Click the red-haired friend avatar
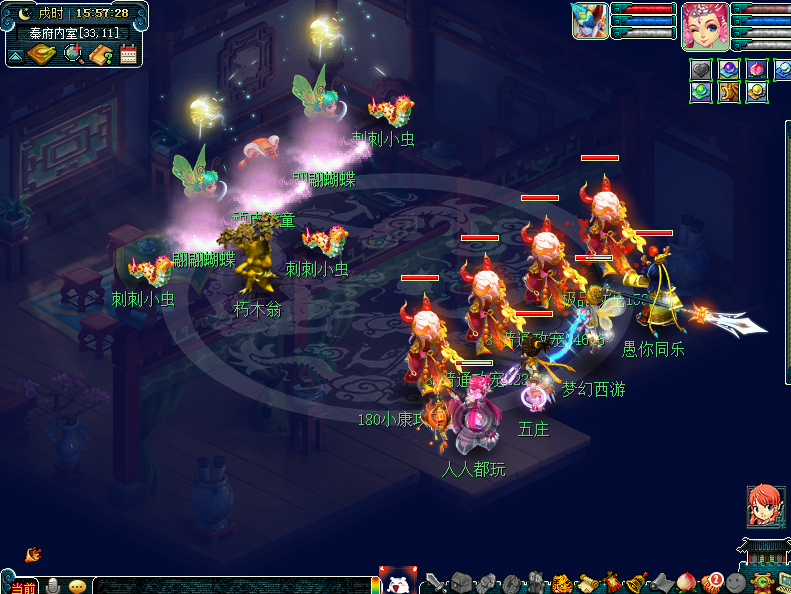Screen dimensions: 791x594 [765, 506]
